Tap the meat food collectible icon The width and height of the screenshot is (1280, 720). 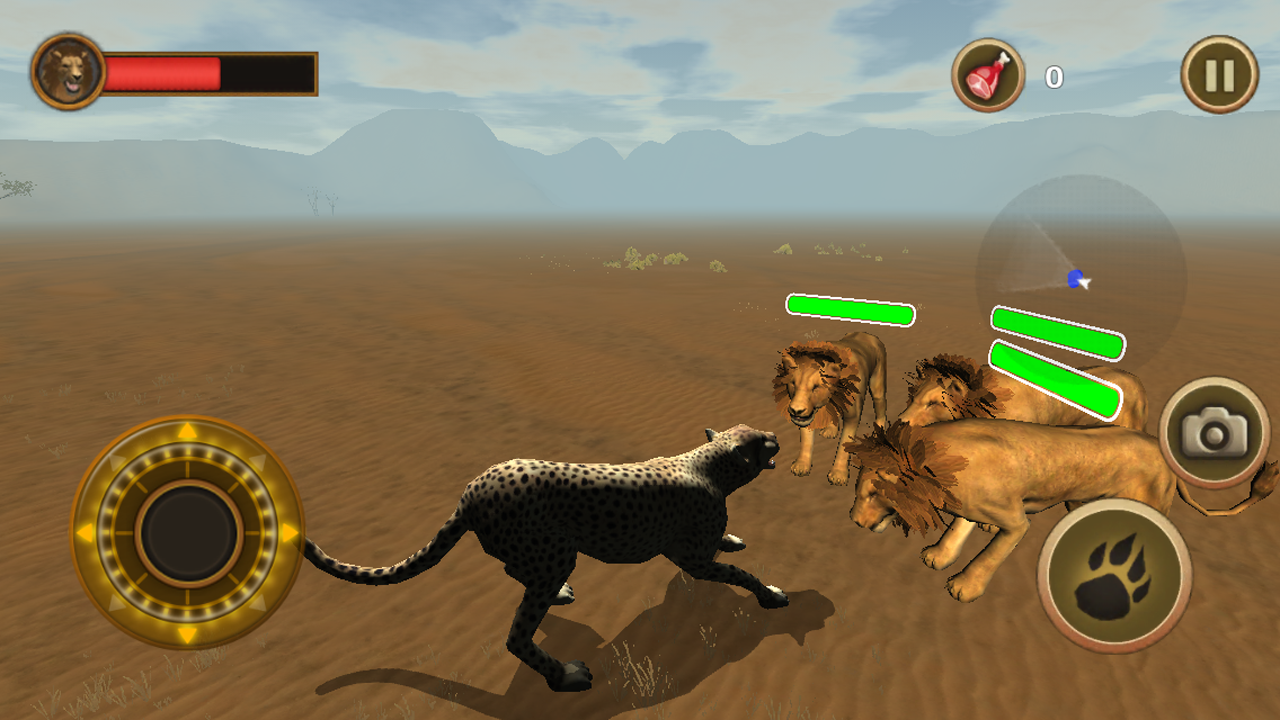tap(986, 74)
